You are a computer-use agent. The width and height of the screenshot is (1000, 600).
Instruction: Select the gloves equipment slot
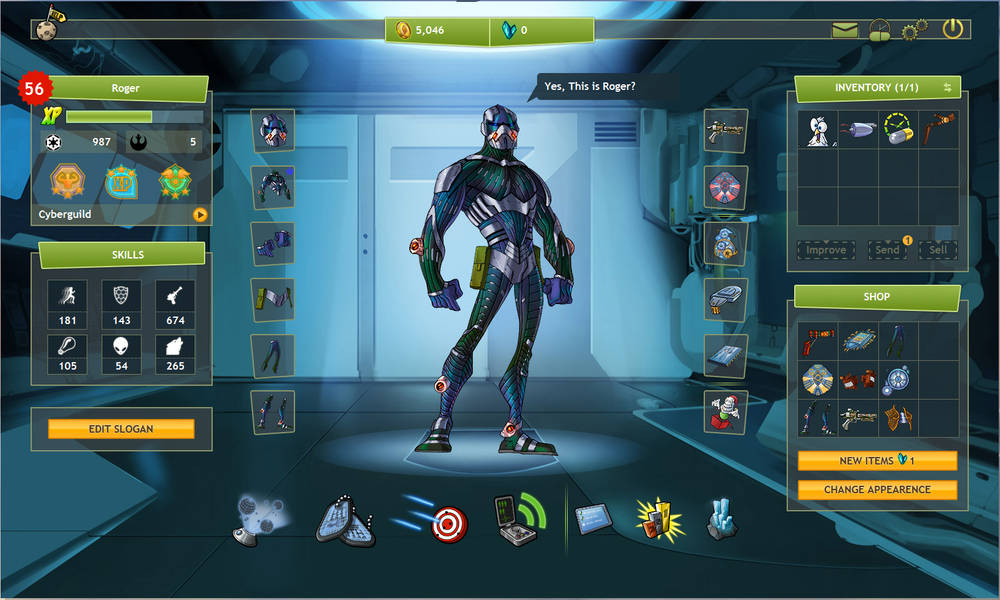[272, 244]
